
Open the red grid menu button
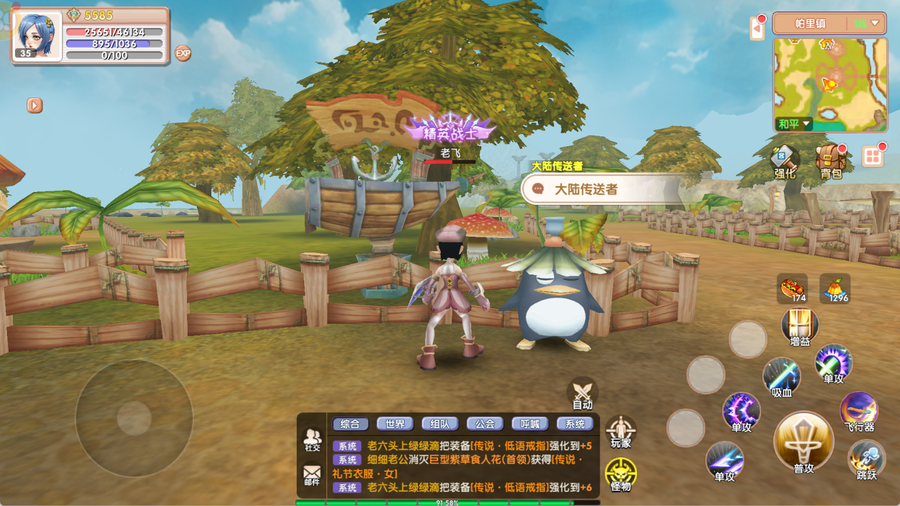click(x=873, y=156)
